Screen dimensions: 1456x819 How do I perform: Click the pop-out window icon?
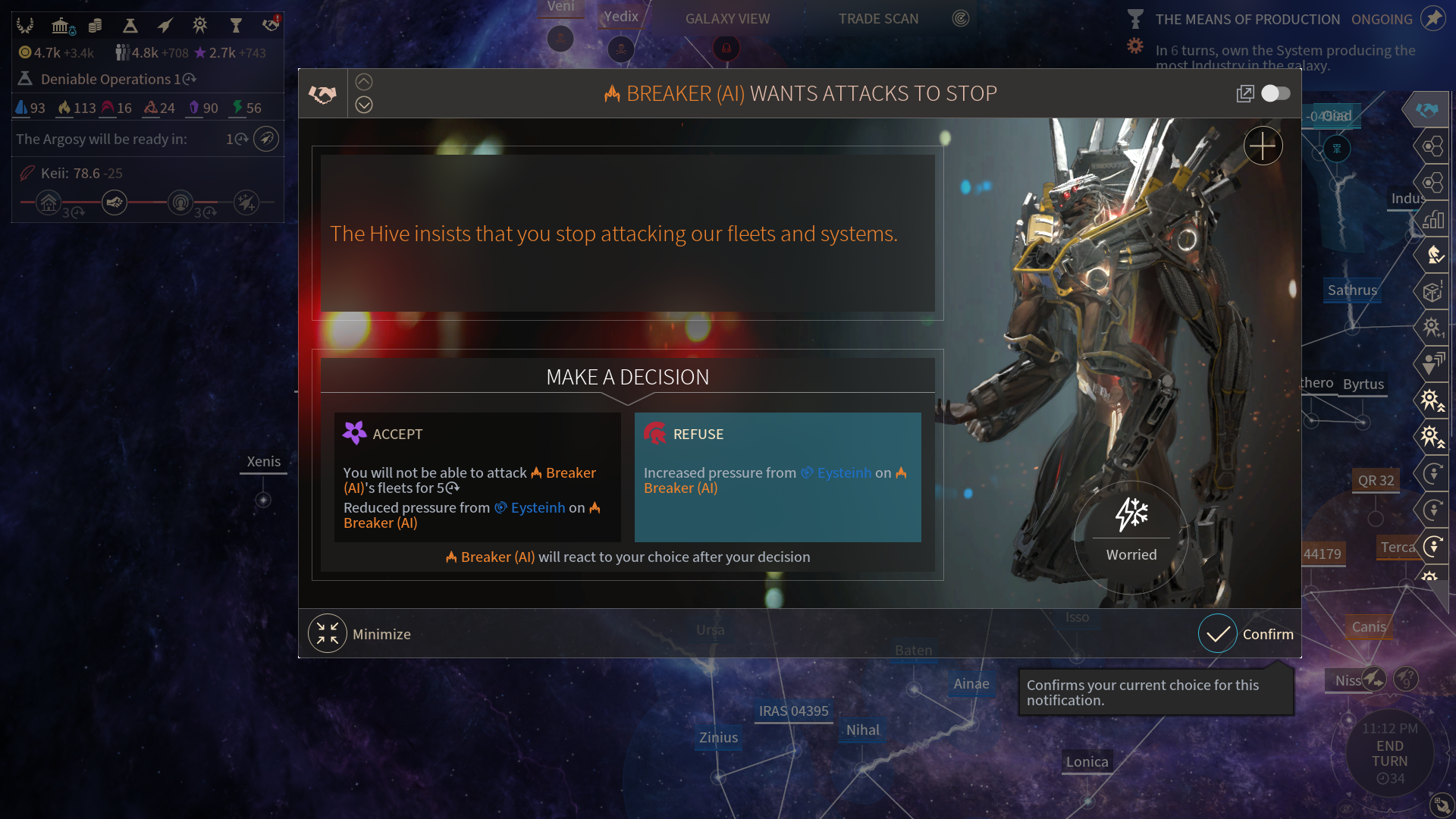(x=1245, y=93)
